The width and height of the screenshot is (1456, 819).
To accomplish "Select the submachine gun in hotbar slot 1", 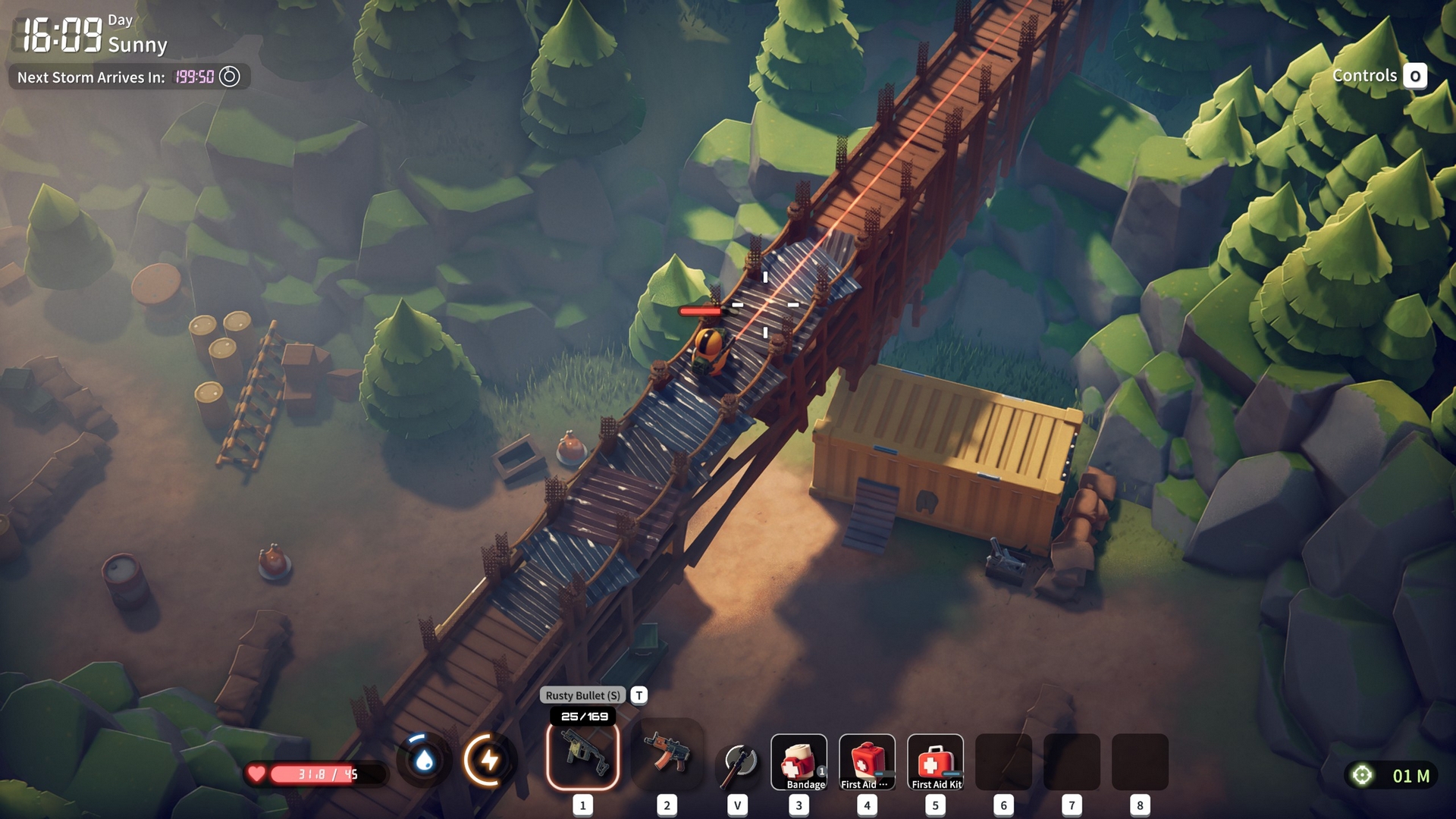I will click(582, 755).
